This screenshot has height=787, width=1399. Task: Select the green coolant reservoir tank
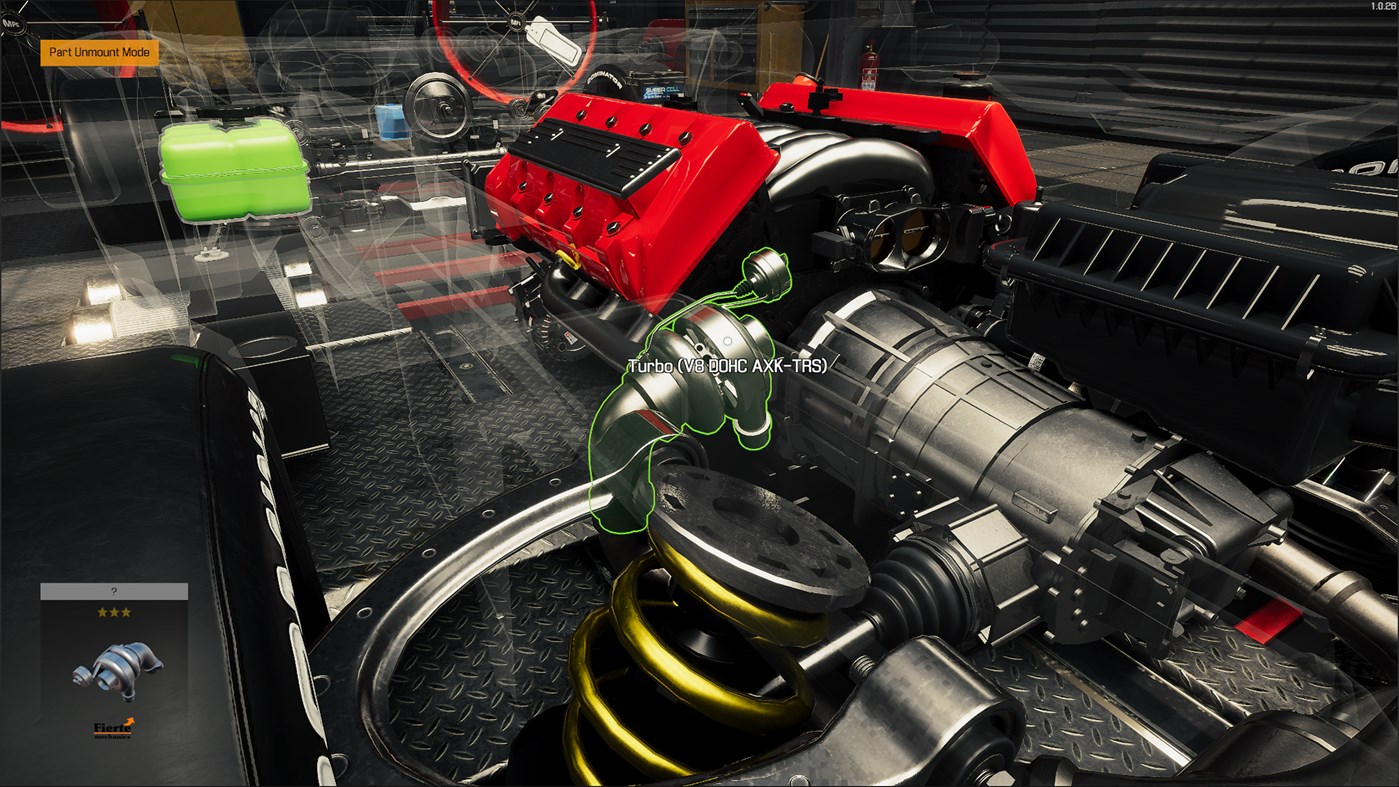[x=235, y=170]
